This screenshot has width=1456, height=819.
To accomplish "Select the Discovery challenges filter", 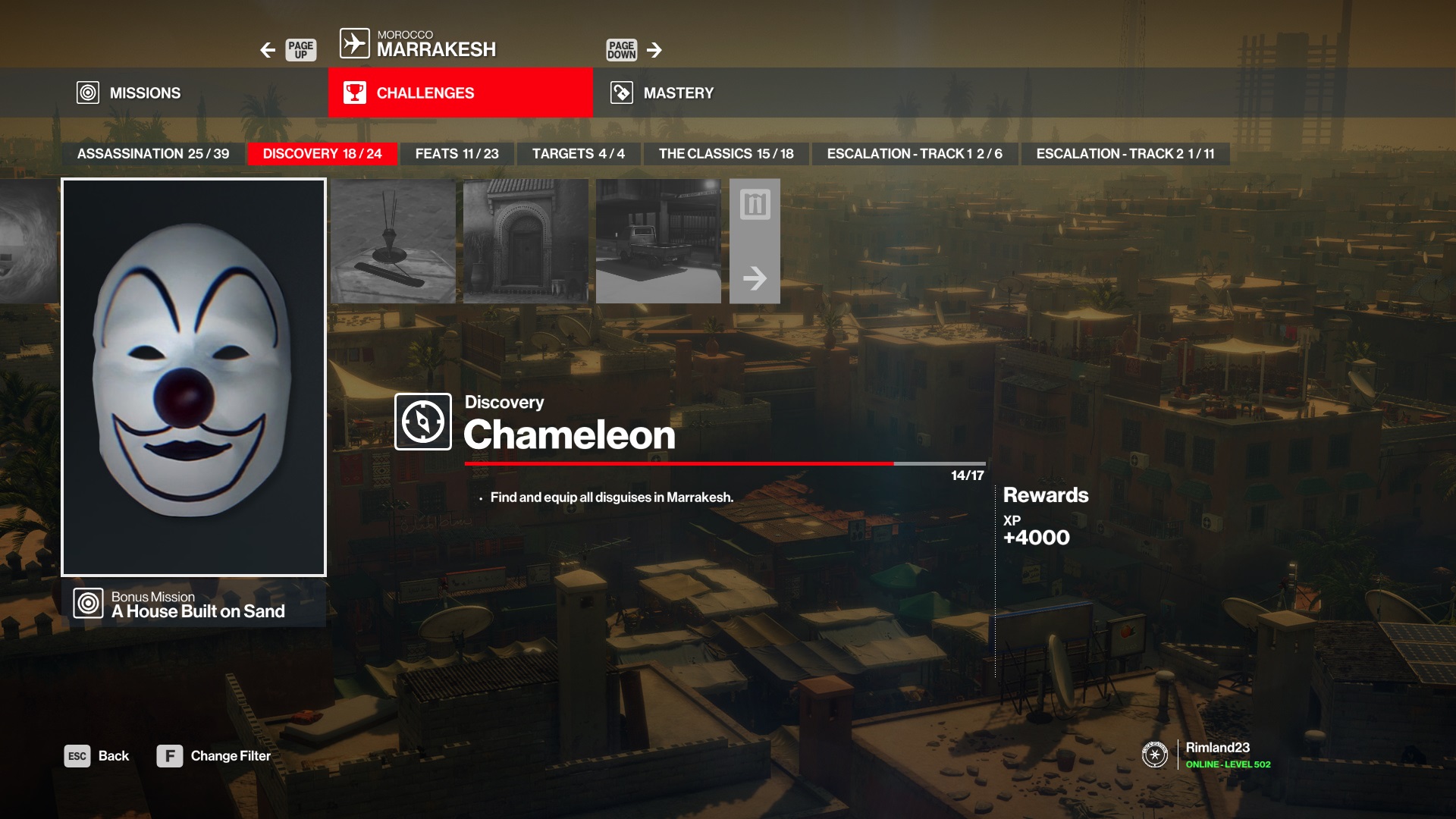I will tap(322, 154).
